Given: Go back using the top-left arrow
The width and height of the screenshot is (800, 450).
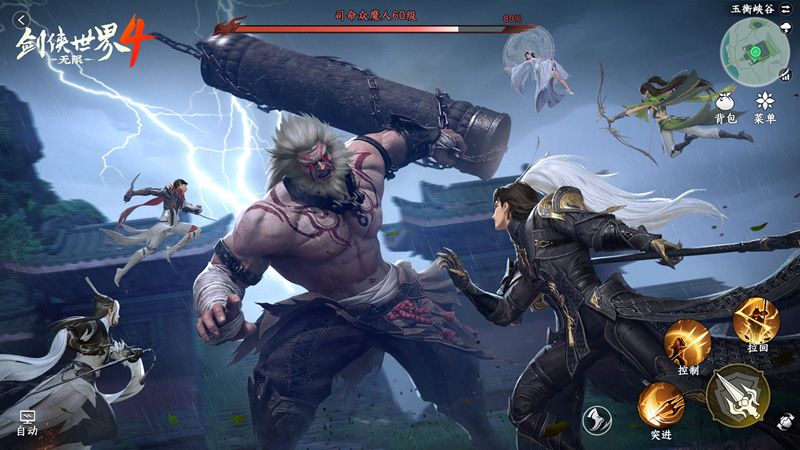Looking at the screenshot, I should (19, 19).
